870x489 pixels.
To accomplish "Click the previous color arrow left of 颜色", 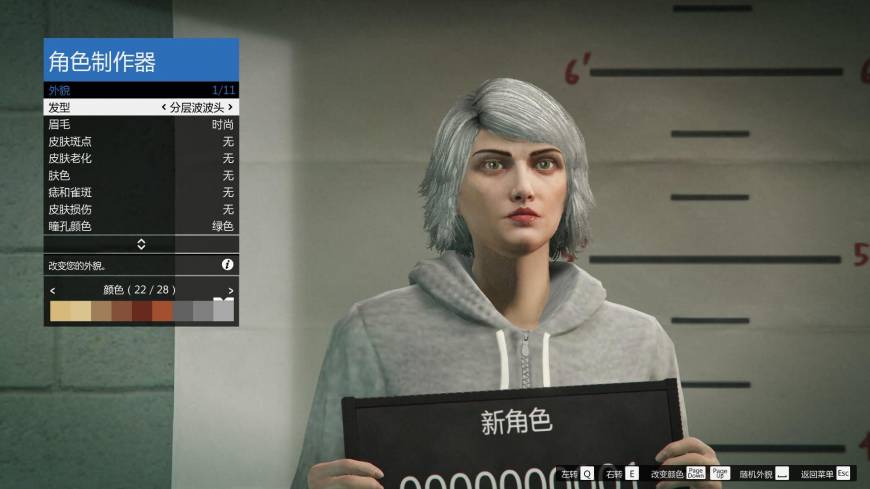I will [52, 290].
